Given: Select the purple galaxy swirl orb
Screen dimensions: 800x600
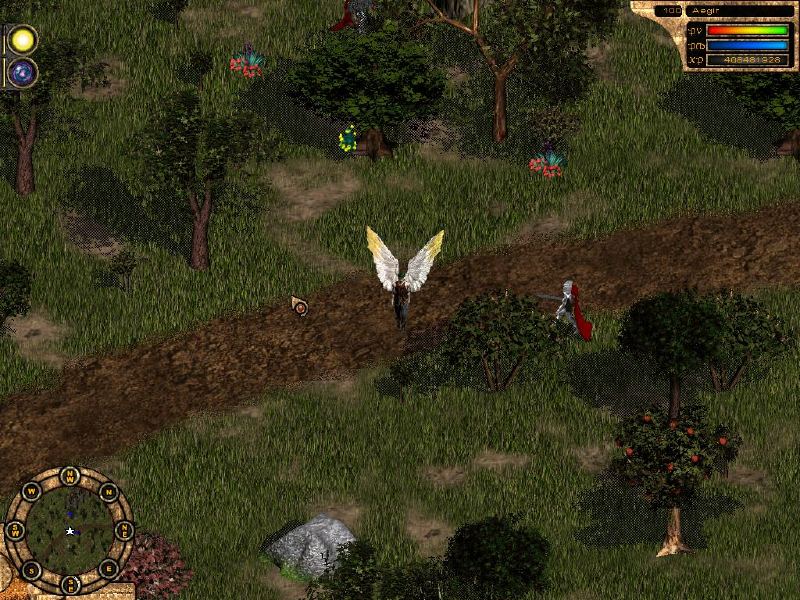Looking at the screenshot, I should coord(22,72).
